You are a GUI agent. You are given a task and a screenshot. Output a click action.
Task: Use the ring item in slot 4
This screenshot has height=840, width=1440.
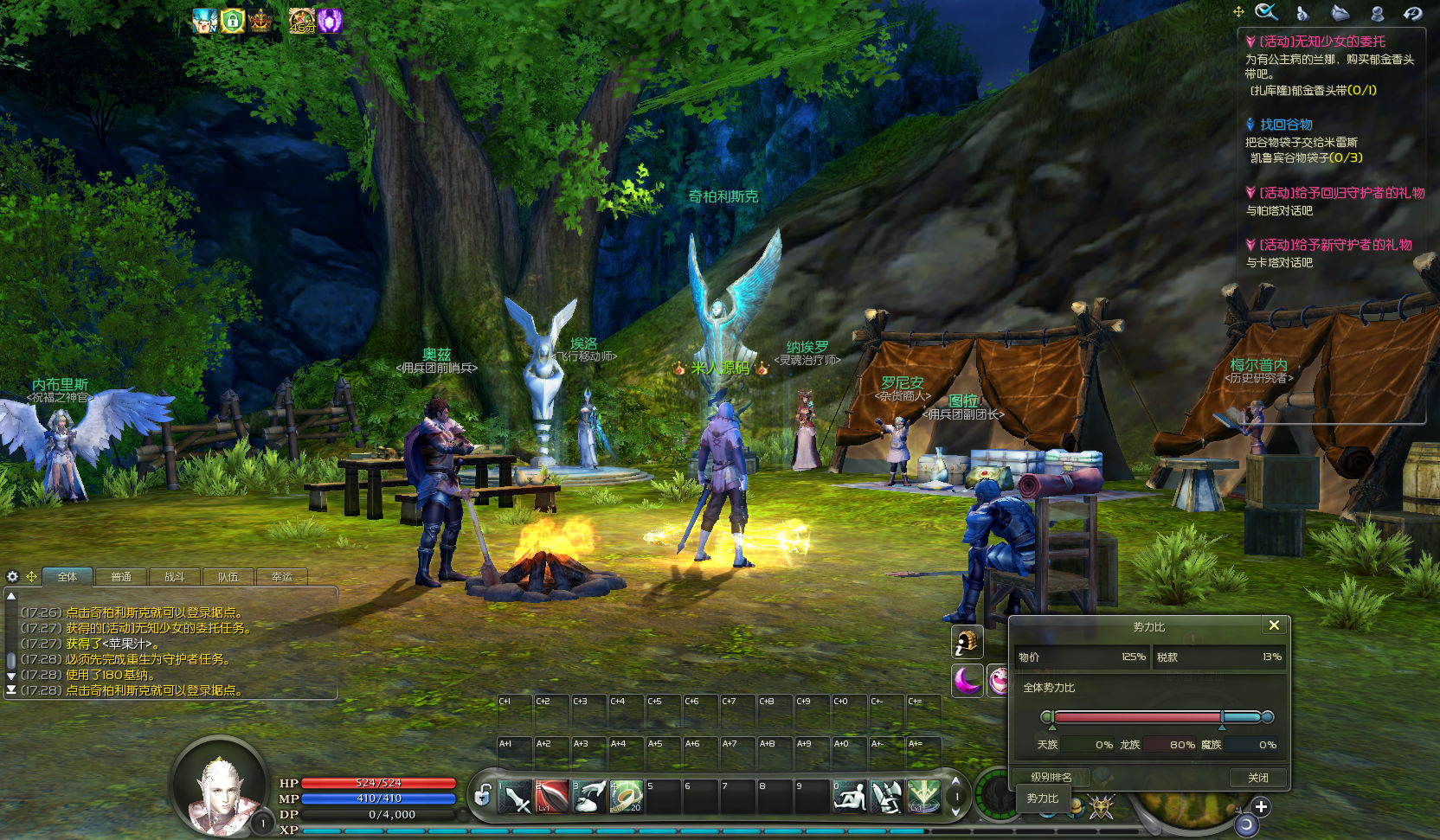tap(626, 797)
